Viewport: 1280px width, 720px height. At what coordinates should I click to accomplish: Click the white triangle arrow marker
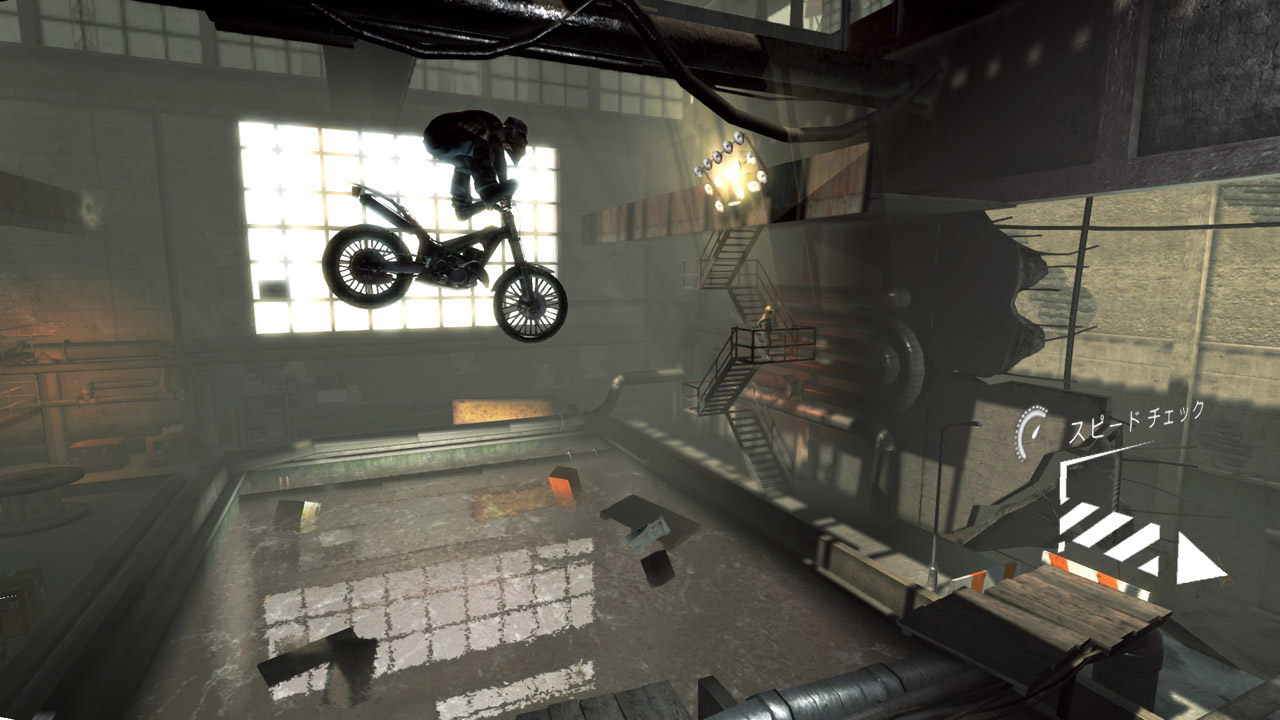(x=1198, y=561)
